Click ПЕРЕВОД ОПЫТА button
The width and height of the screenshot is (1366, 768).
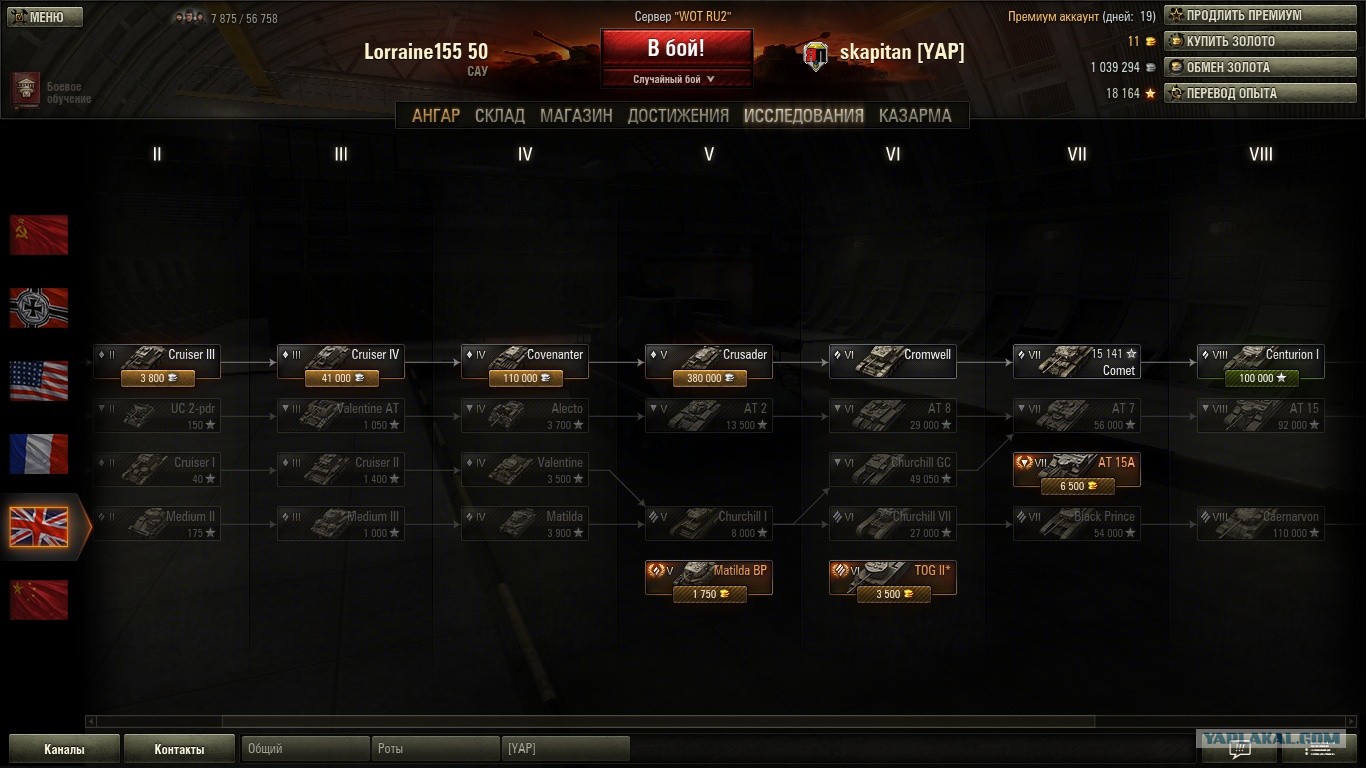(x=1259, y=94)
